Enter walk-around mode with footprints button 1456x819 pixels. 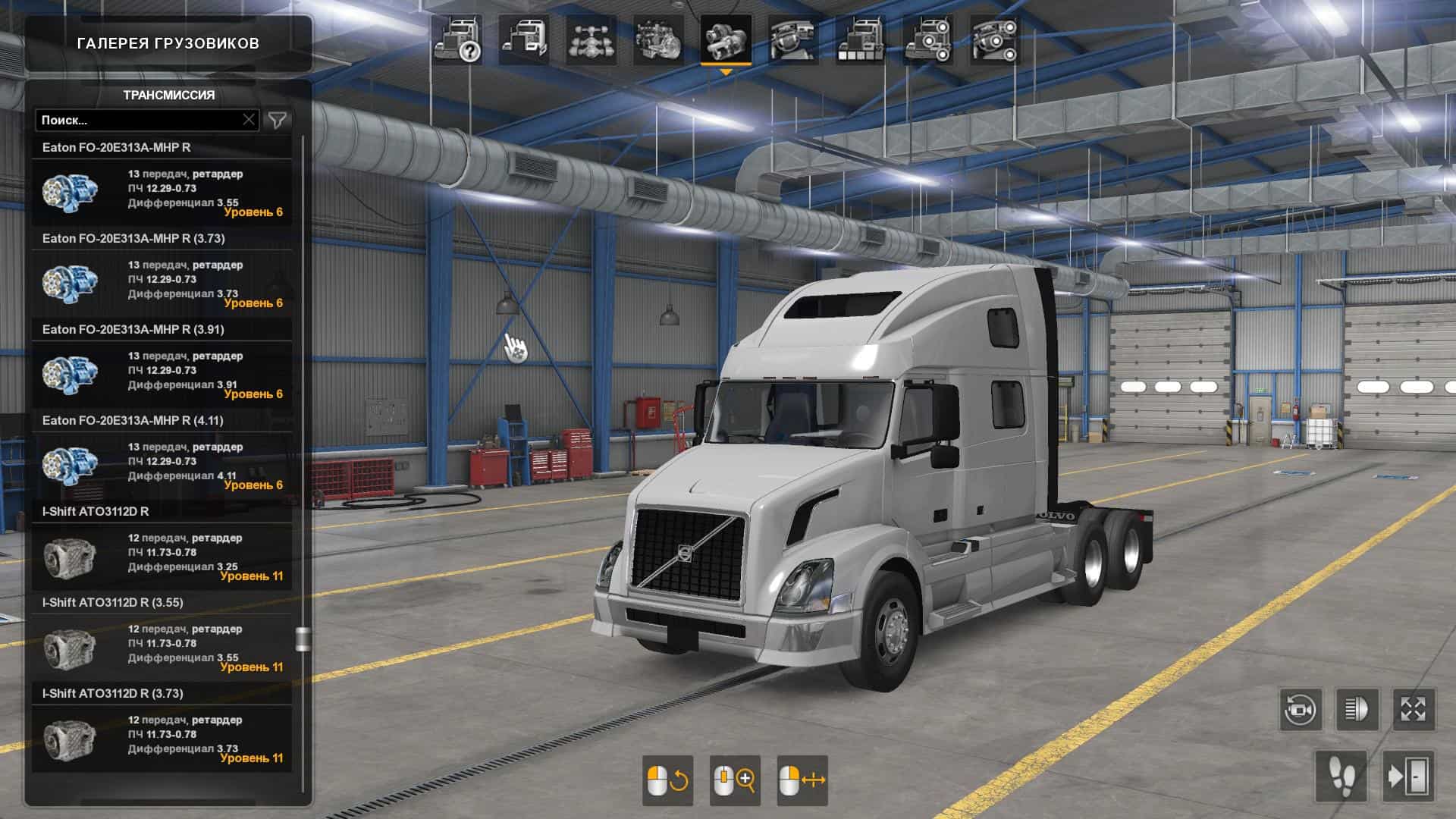click(x=1341, y=776)
